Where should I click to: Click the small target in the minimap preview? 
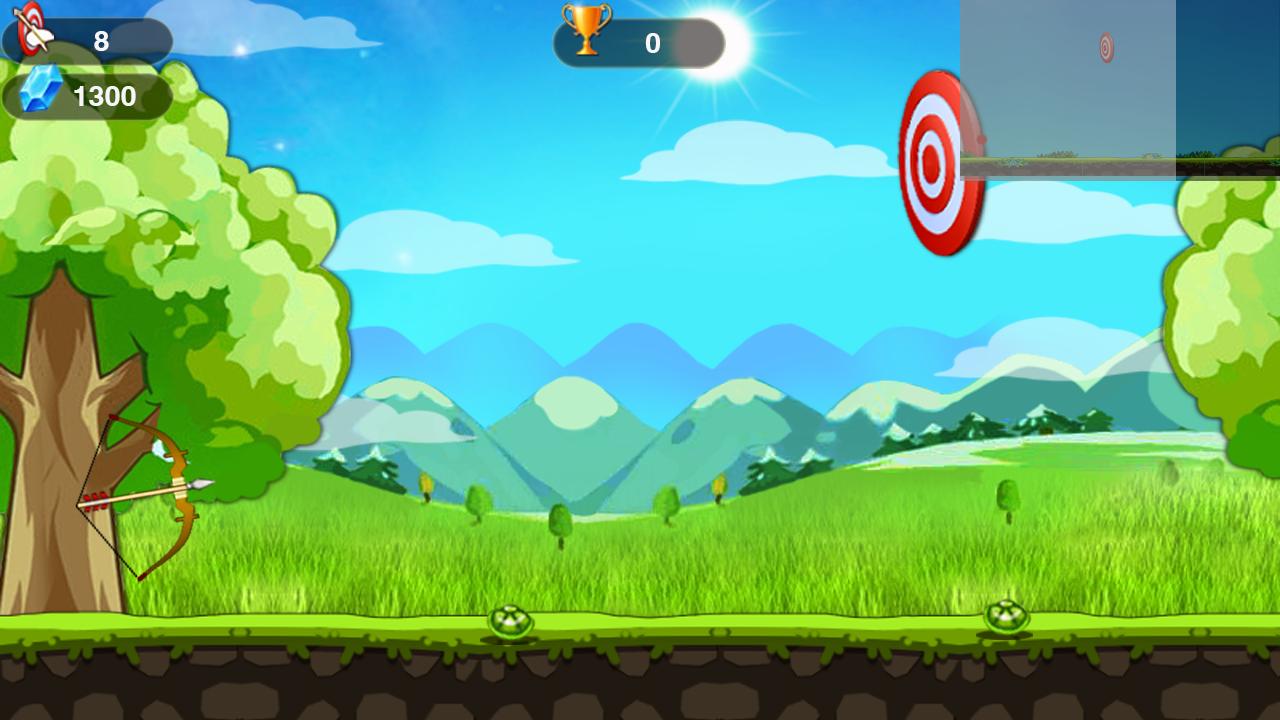coord(1104,46)
